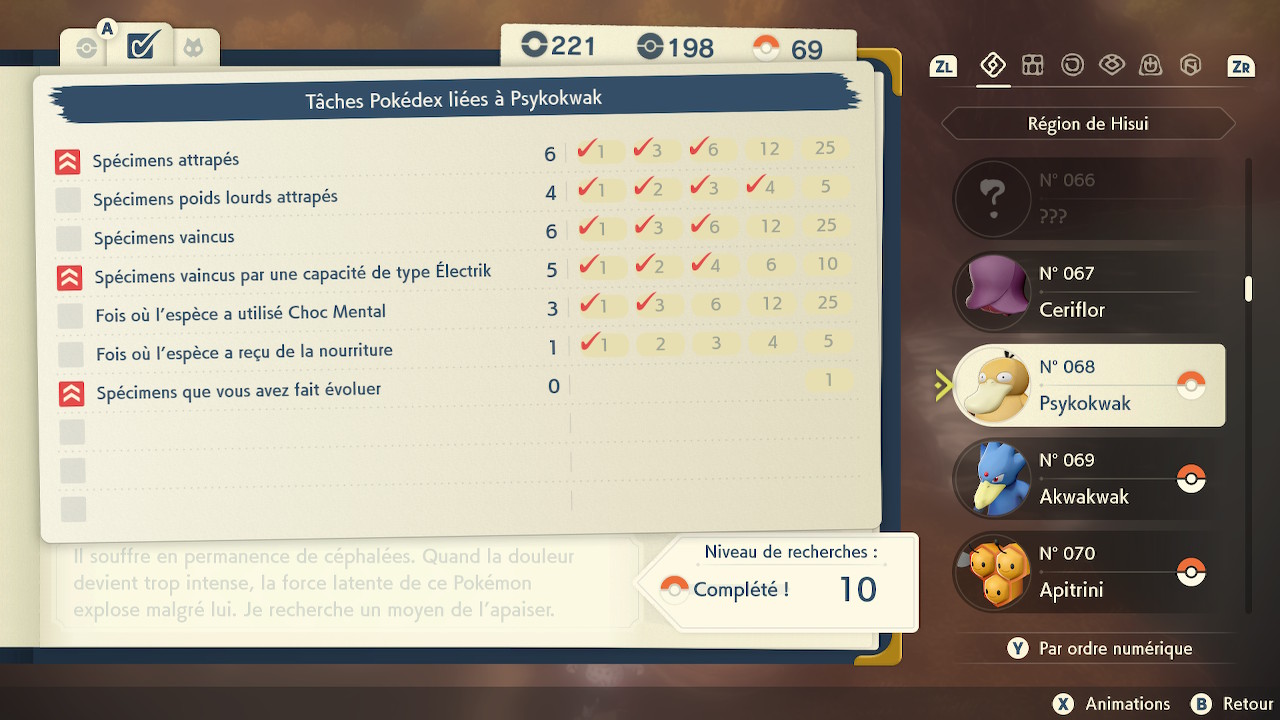Switch to the Poké Ball info tab
1280x720 pixels.
point(87,47)
